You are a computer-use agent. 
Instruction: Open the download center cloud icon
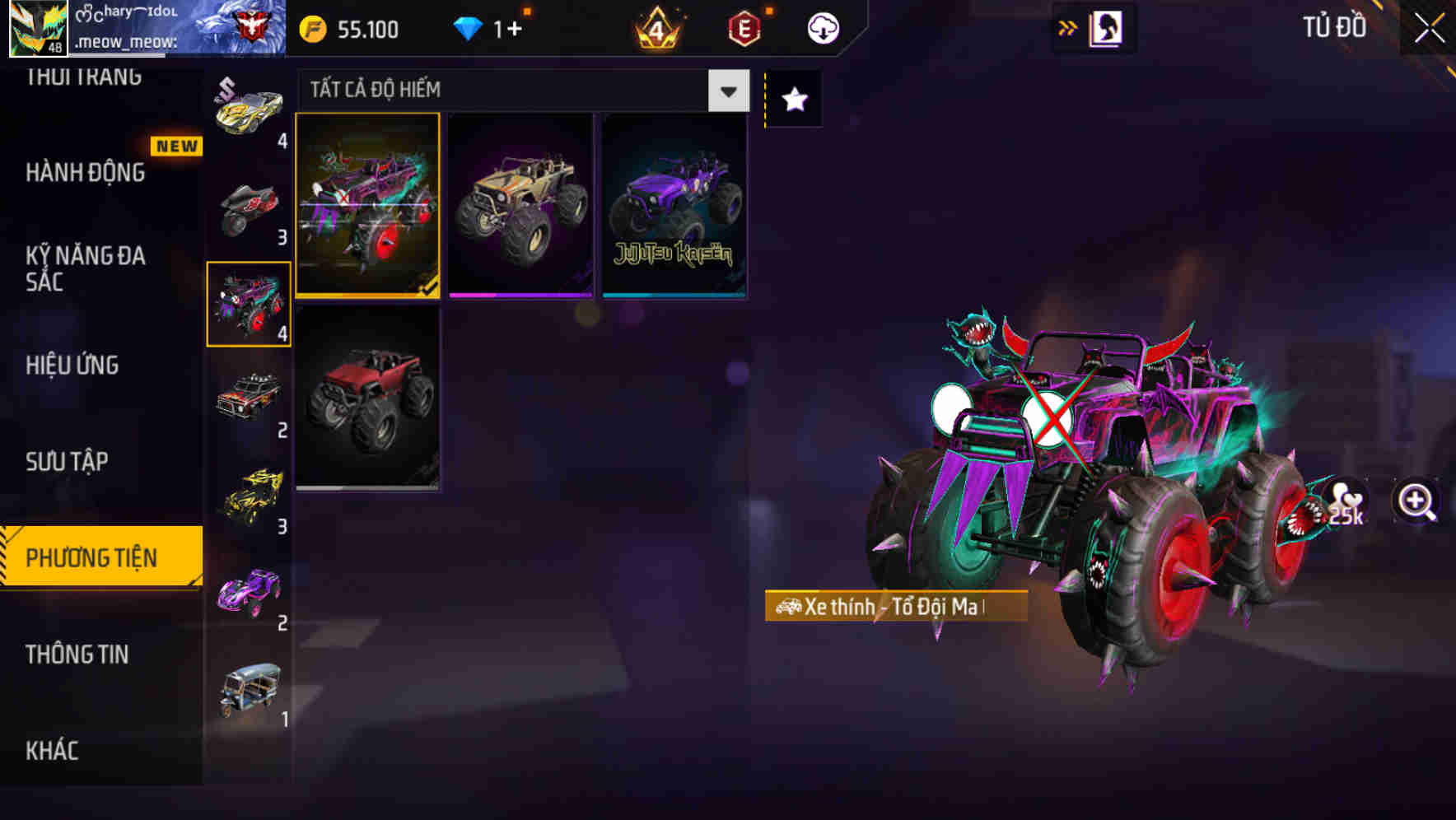pyautogui.click(x=821, y=27)
